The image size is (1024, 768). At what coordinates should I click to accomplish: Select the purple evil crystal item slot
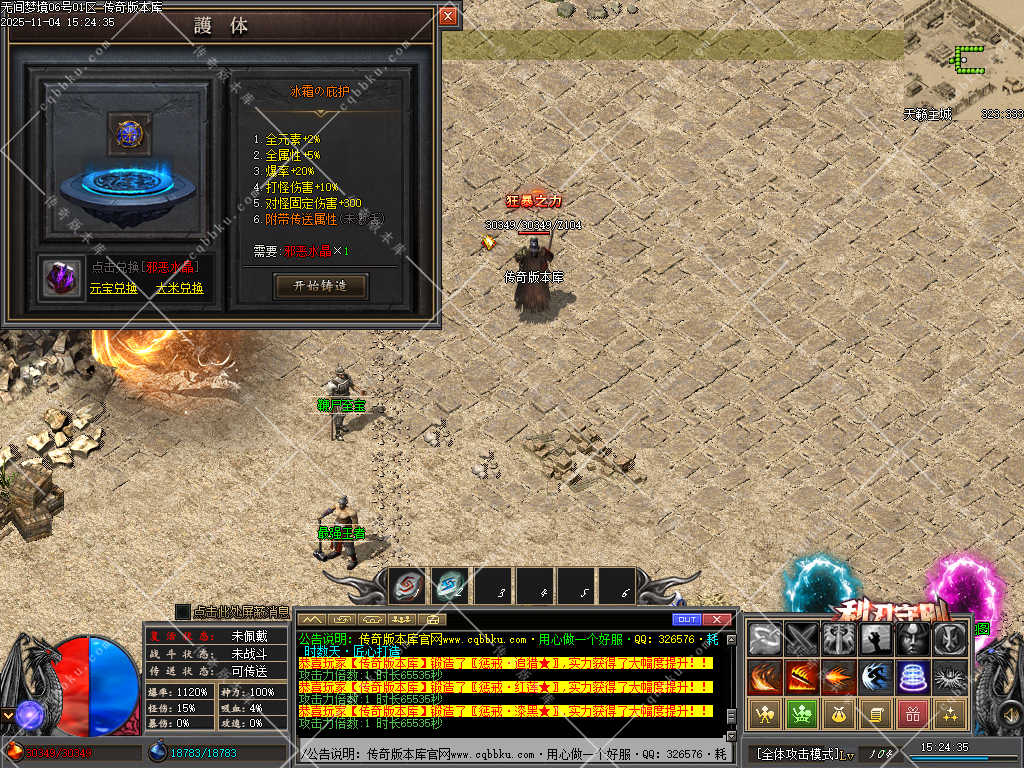[x=63, y=277]
